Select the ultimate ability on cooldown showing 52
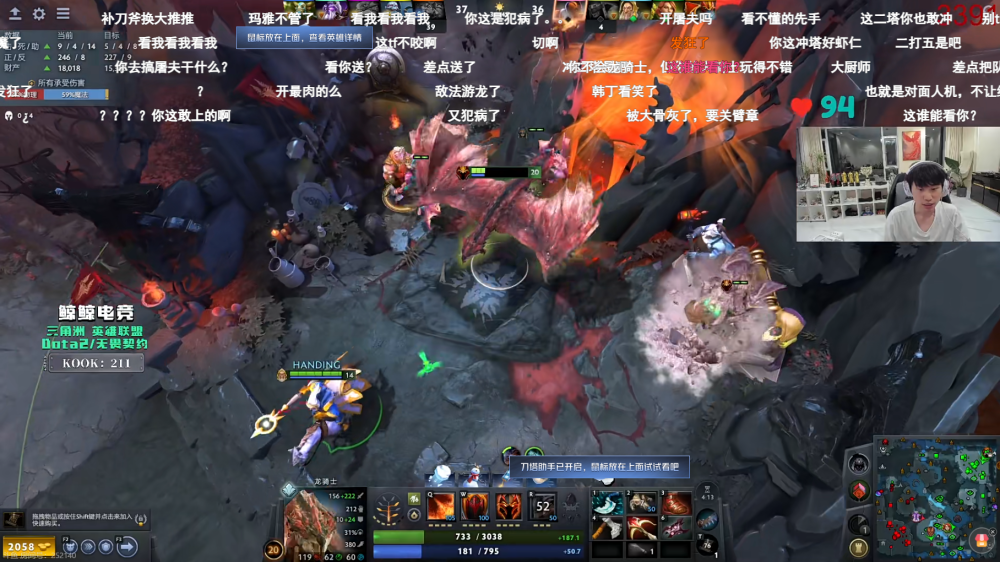This screenshot has height=562, width=1000. [543, 506]
